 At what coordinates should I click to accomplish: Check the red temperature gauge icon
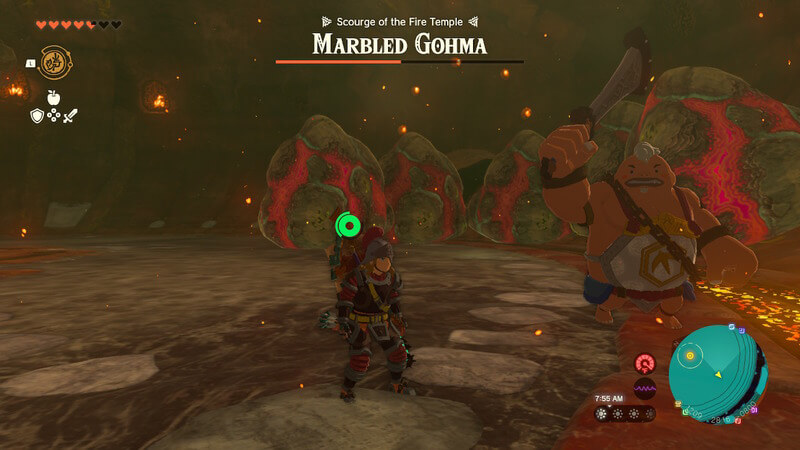(645, 363)
